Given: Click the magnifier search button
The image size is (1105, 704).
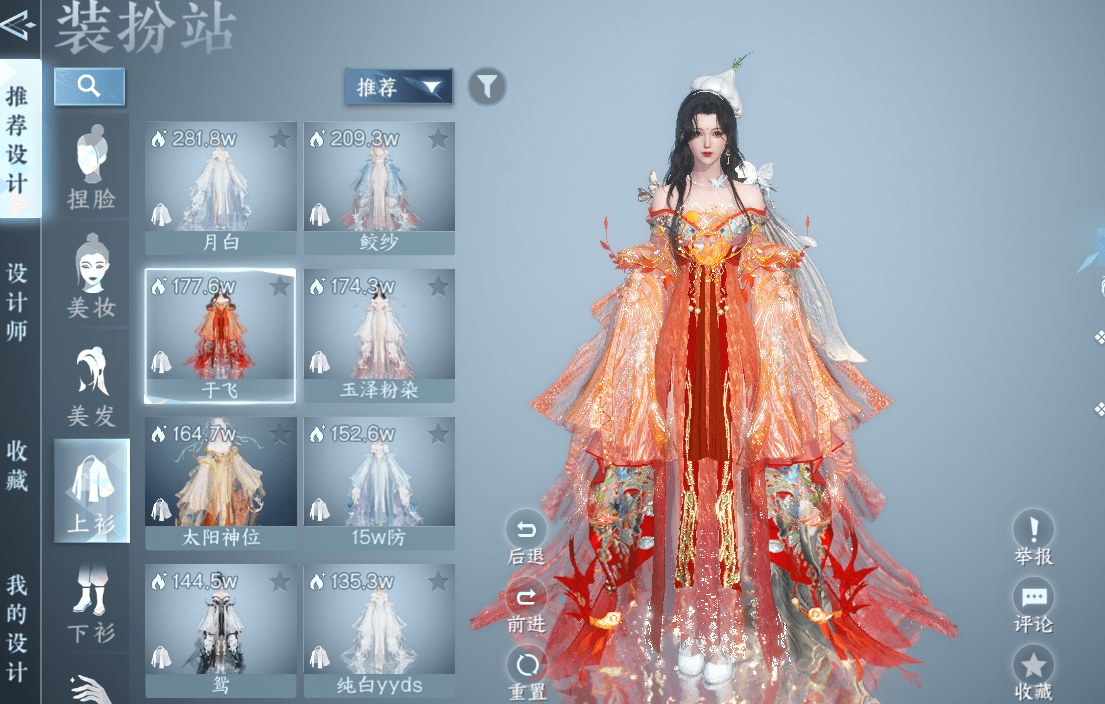Looking at the screenshot, I should click(89, 86).
